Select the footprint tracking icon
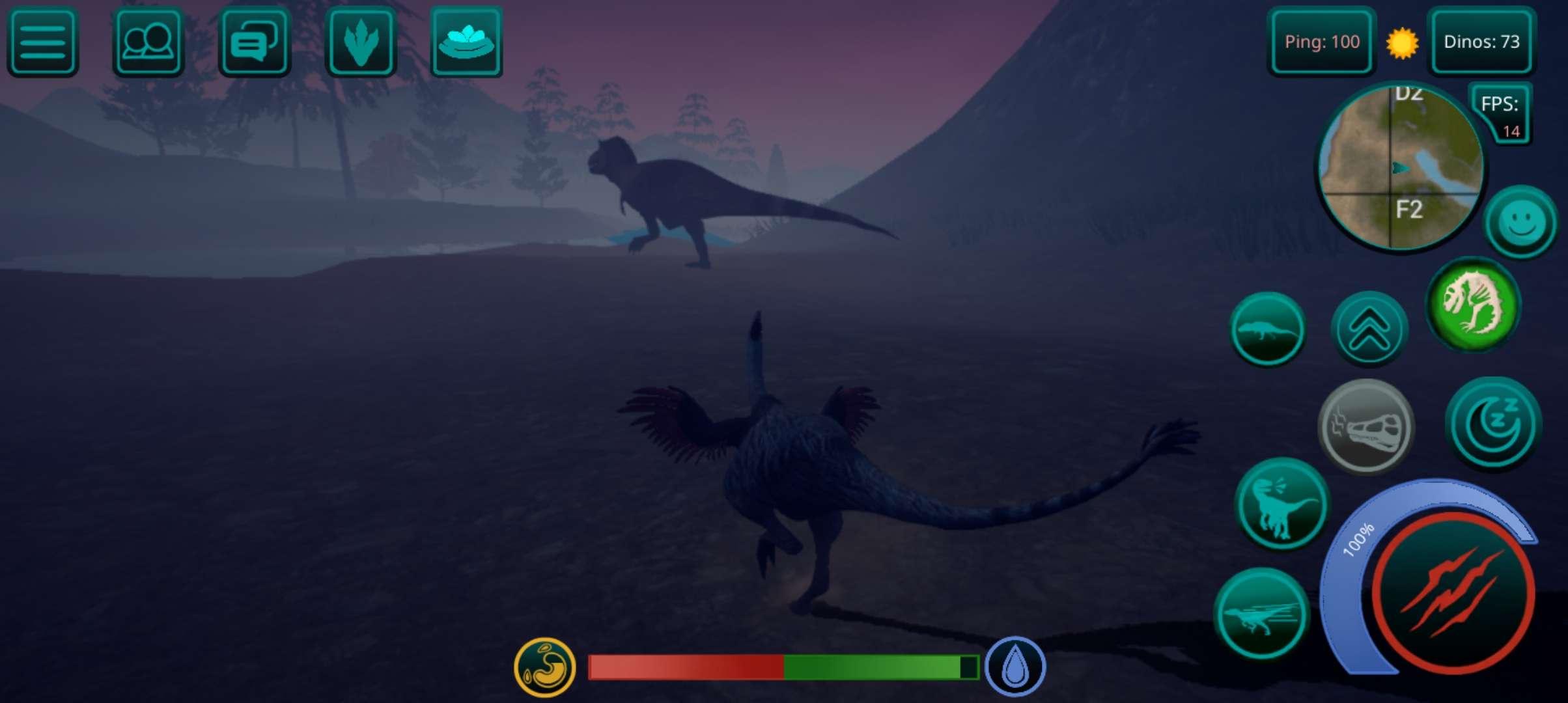Viewport: 1568px width, 703px height. click(x=361, y=43)
